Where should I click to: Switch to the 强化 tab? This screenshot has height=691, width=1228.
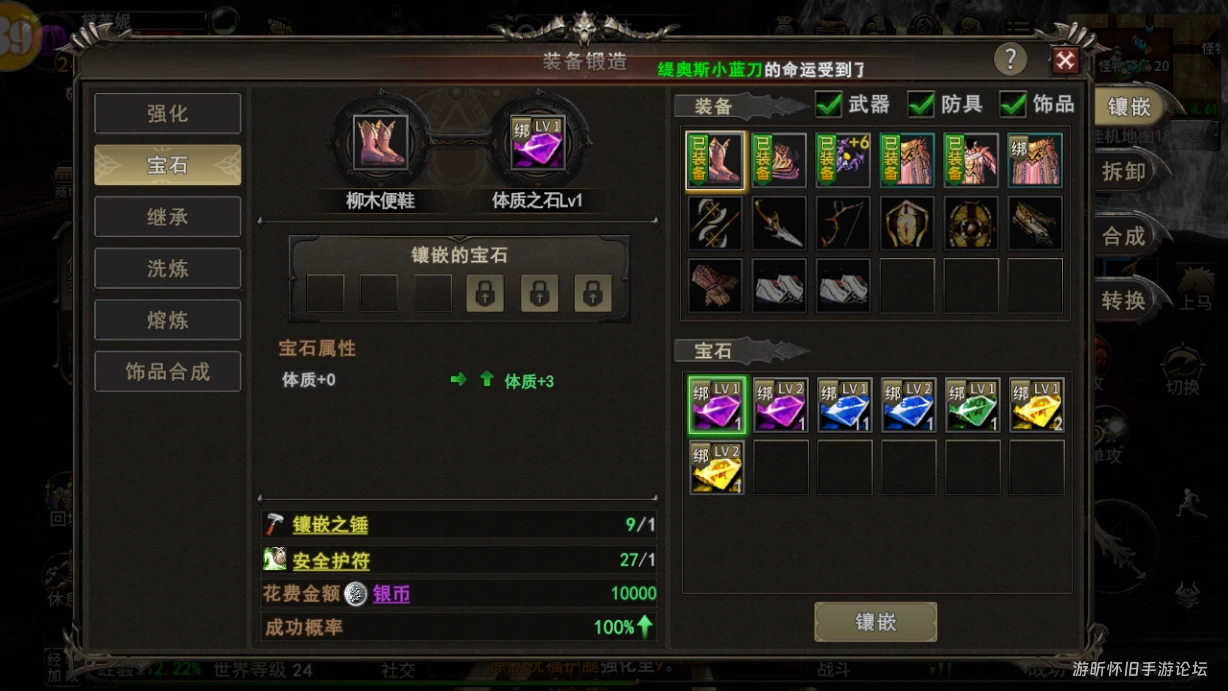167,113
